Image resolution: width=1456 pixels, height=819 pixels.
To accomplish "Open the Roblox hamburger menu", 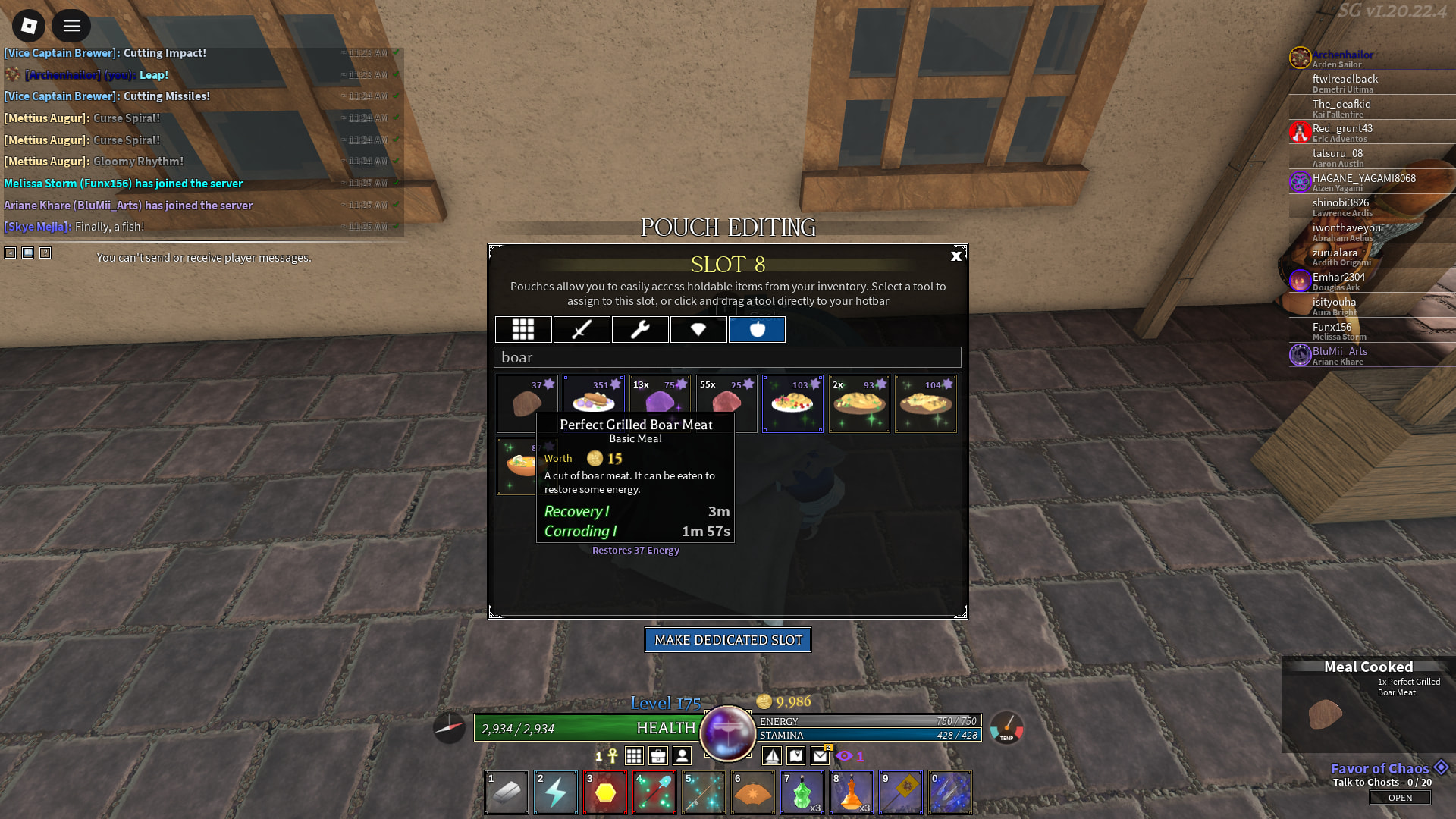I will pyautogui.click(x=71, y=27).
